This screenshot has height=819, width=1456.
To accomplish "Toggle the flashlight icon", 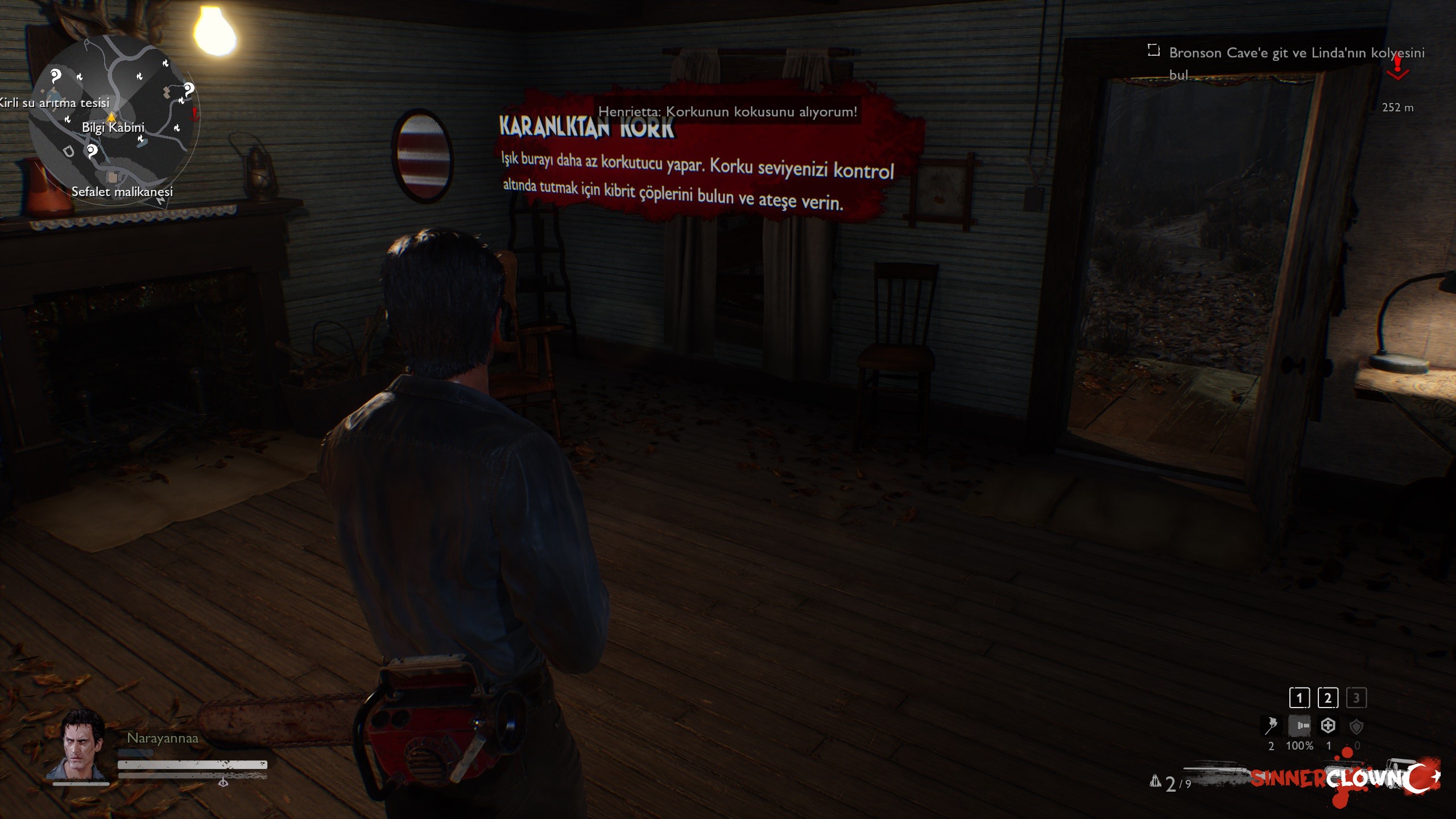I will [1300, 726].
